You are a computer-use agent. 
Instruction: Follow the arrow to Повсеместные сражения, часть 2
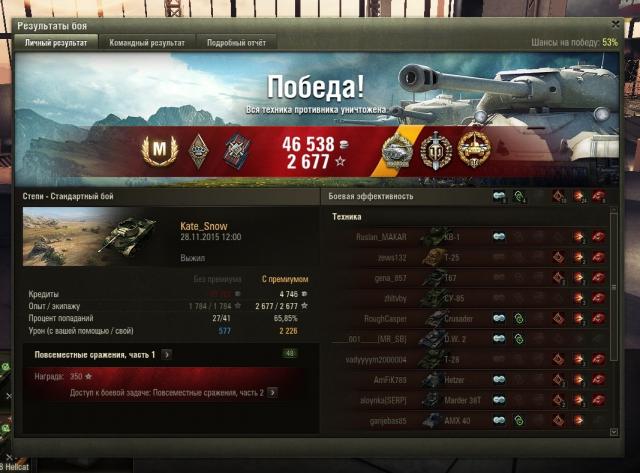271,393
